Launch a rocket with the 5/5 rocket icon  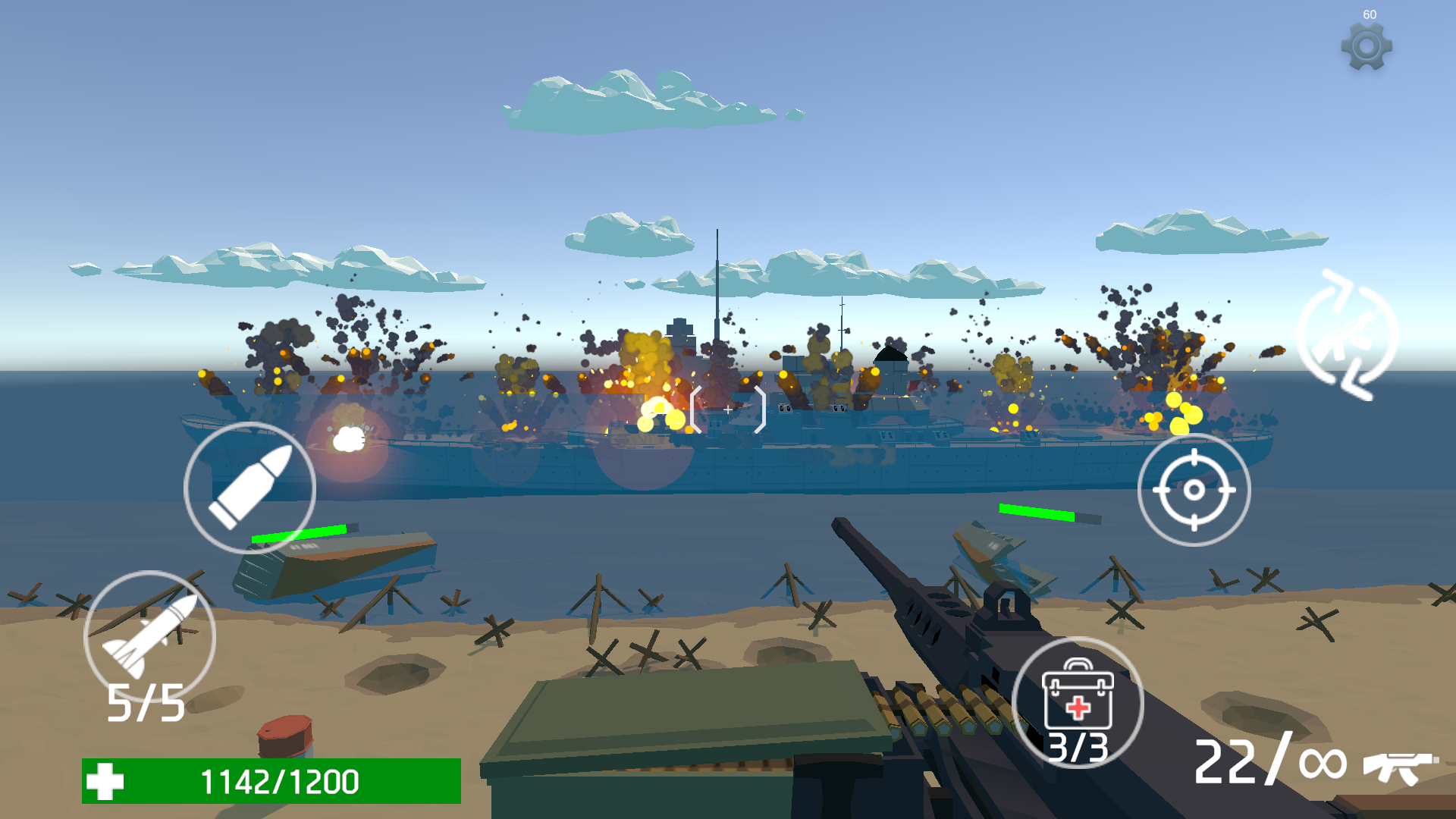(x=148, y=637)
